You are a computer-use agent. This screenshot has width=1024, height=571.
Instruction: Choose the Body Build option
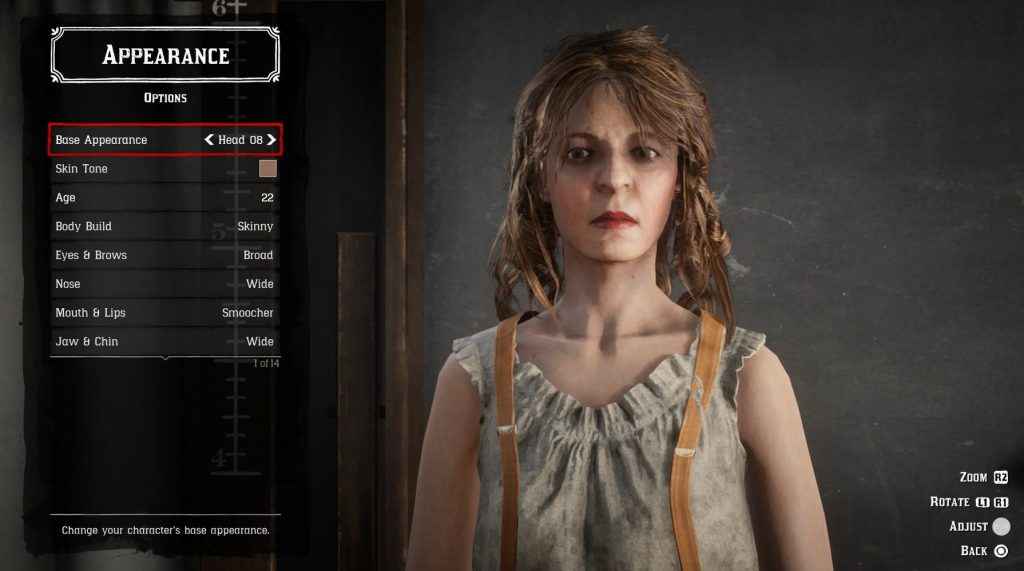pos(165,227)
